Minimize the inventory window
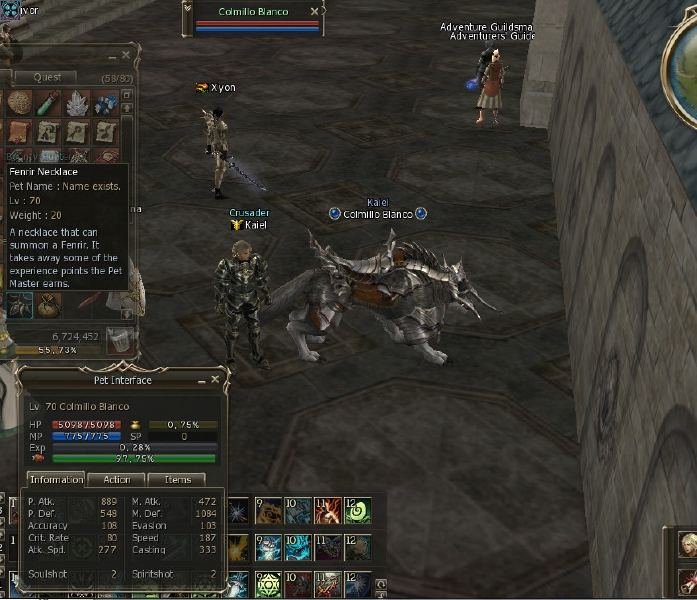This screenshot has width=697, height=600. (111, 55)
